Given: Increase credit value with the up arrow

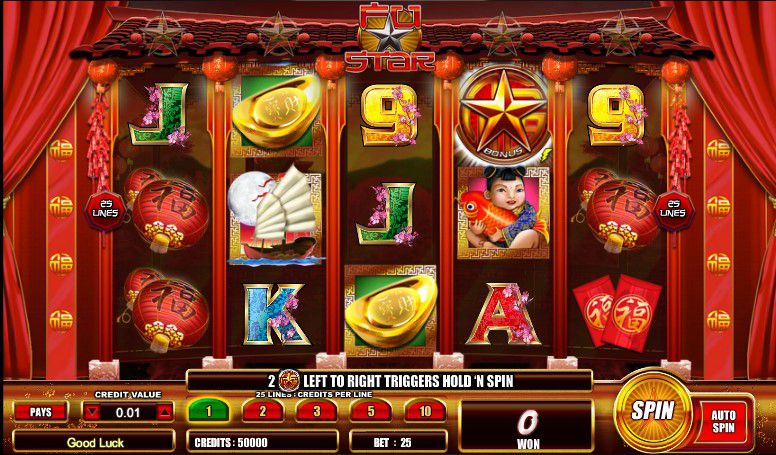Looking at the screenshot, I should tap(165, 411).
